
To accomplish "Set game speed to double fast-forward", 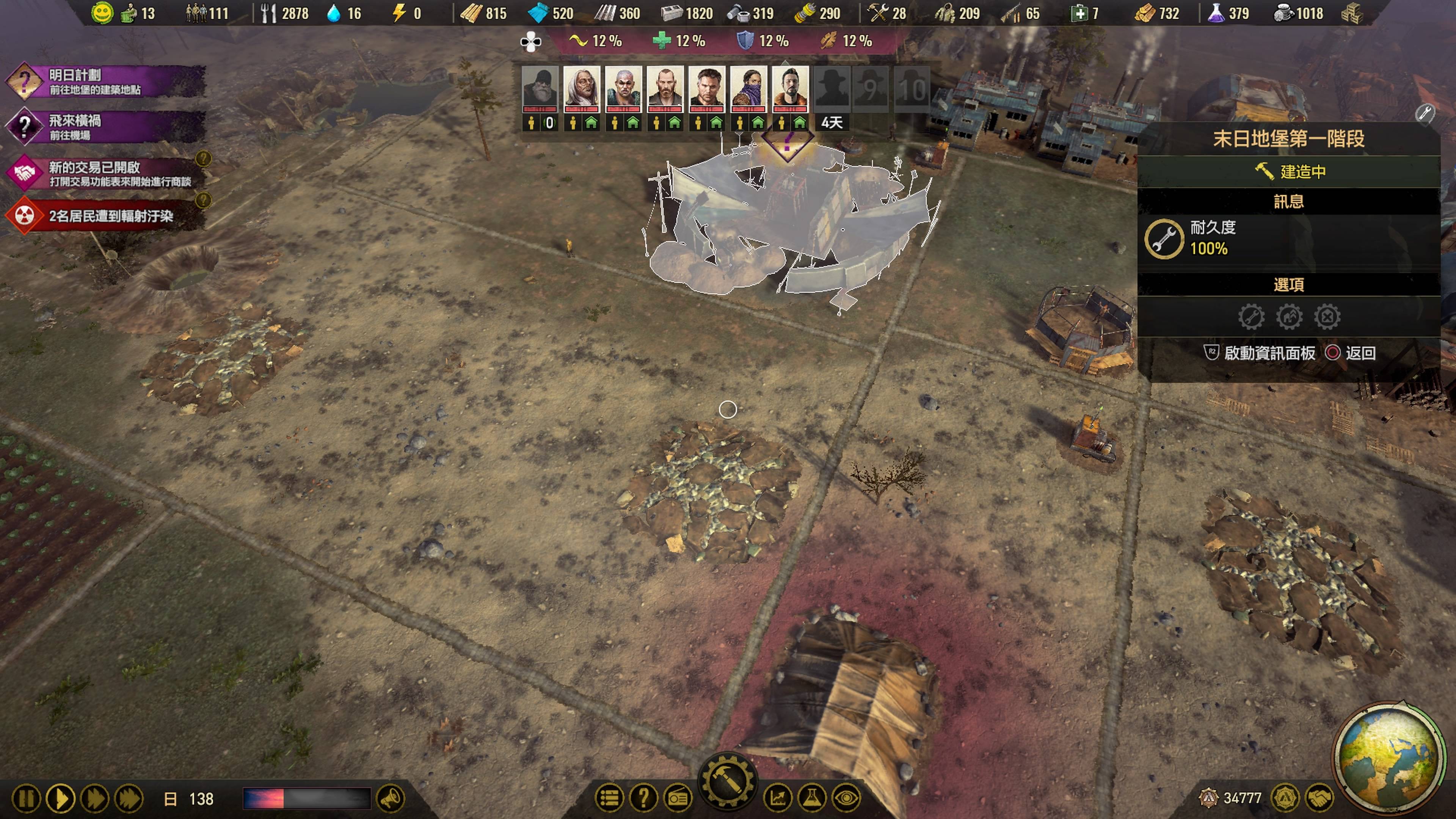I will 94,799.
